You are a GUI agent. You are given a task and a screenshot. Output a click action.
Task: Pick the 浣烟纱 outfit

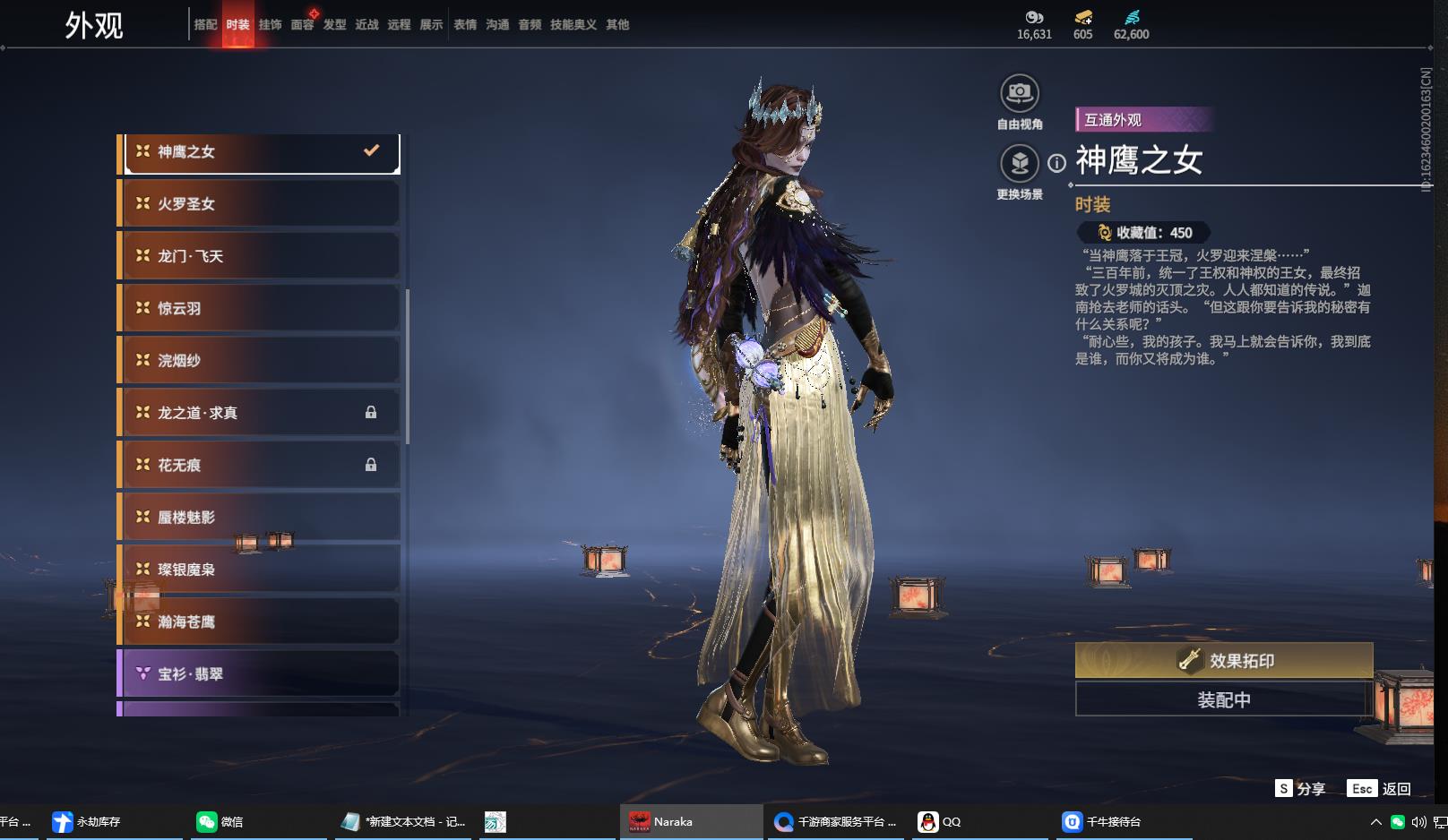[x=260, y=360]
